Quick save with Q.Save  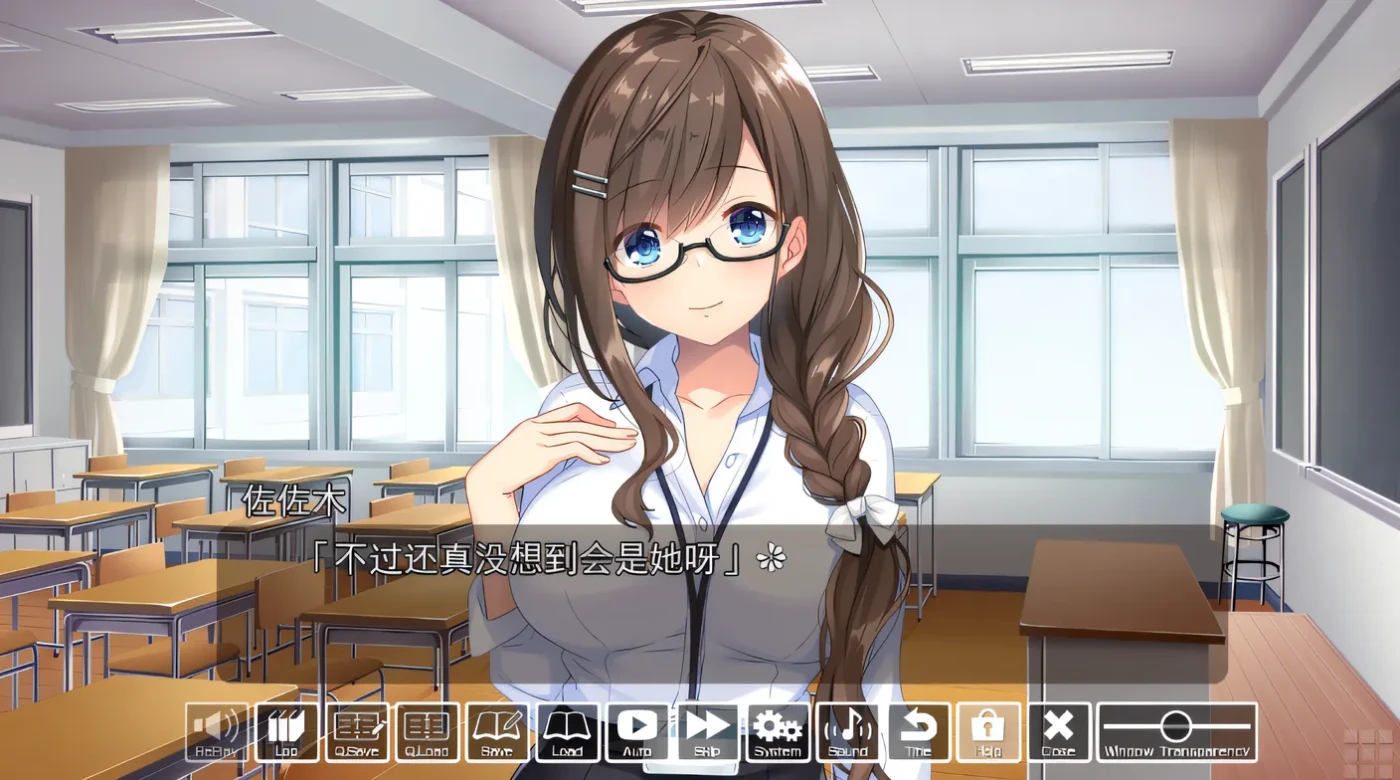(357, 732)
